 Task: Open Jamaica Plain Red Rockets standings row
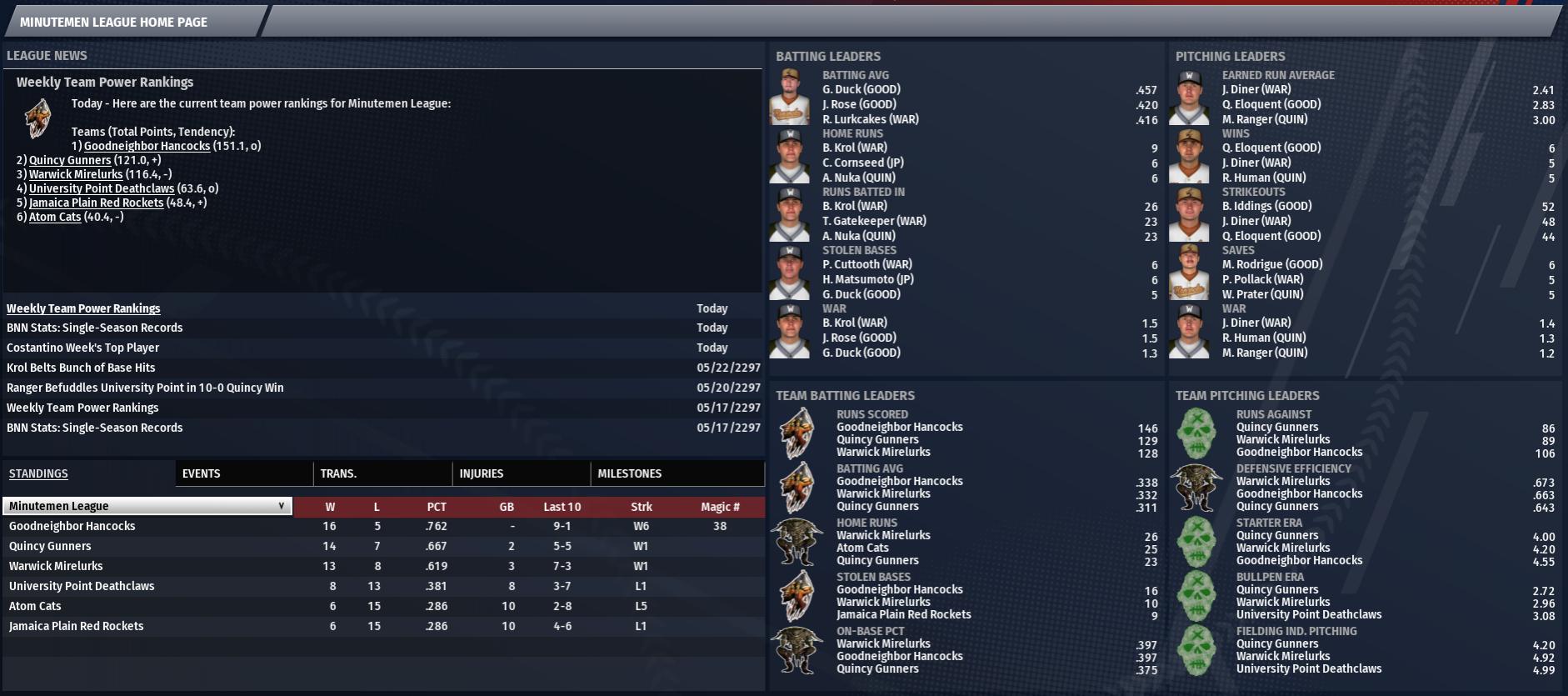pos(77,626)
